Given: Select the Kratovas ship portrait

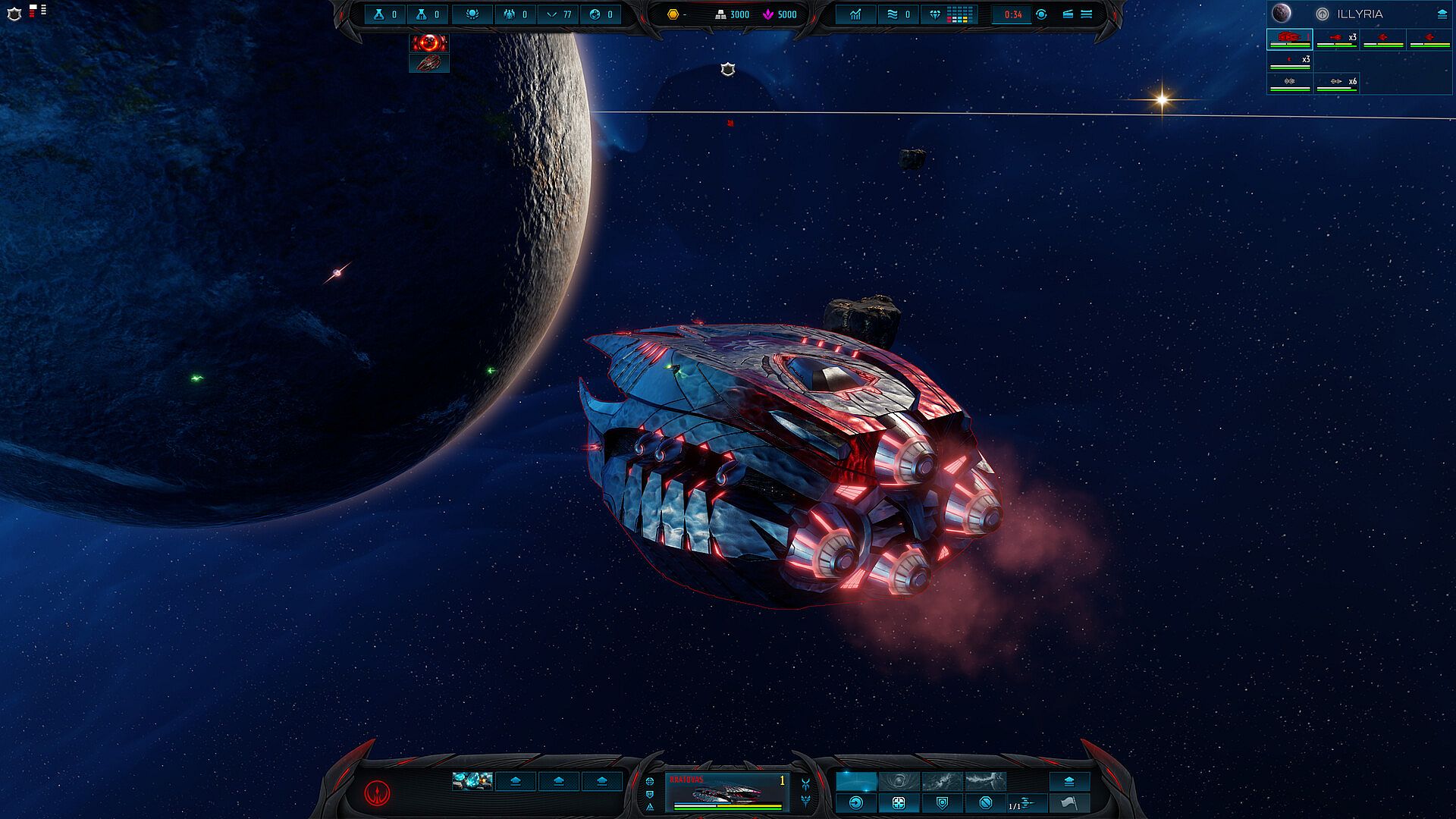Looking at the screenshot, I should 726,792.
